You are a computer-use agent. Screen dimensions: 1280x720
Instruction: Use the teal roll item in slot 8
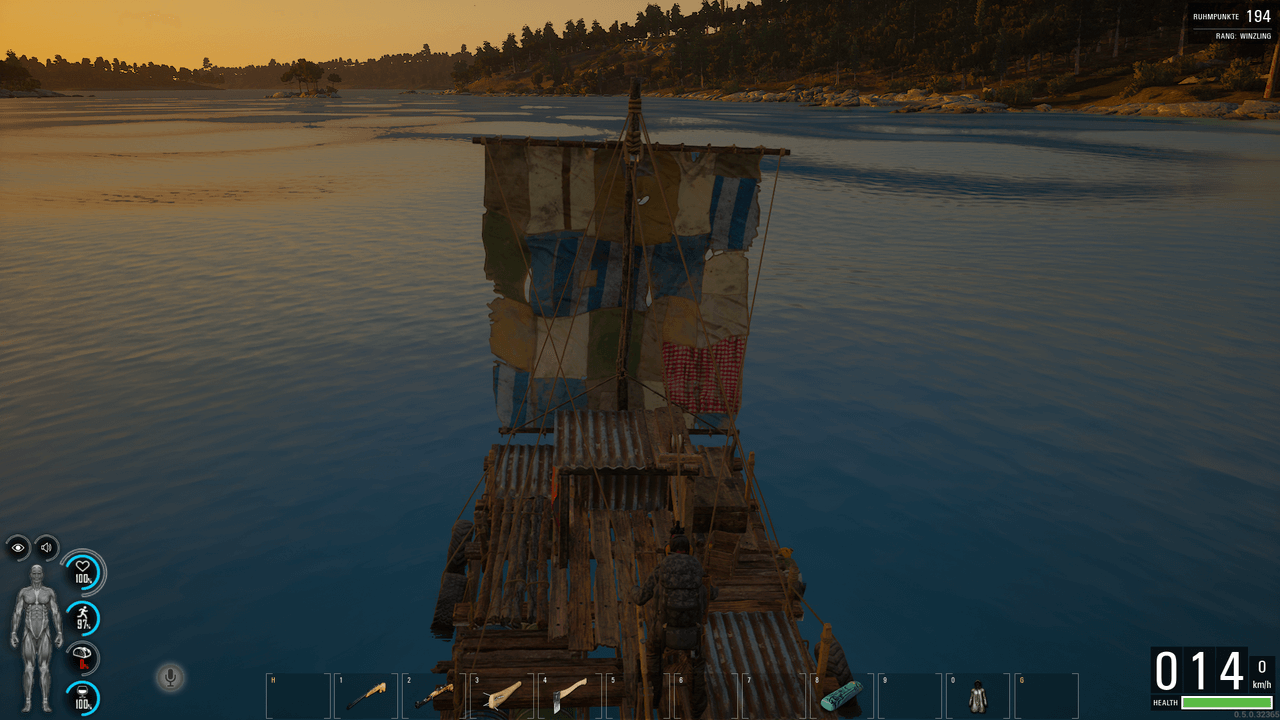841,695
